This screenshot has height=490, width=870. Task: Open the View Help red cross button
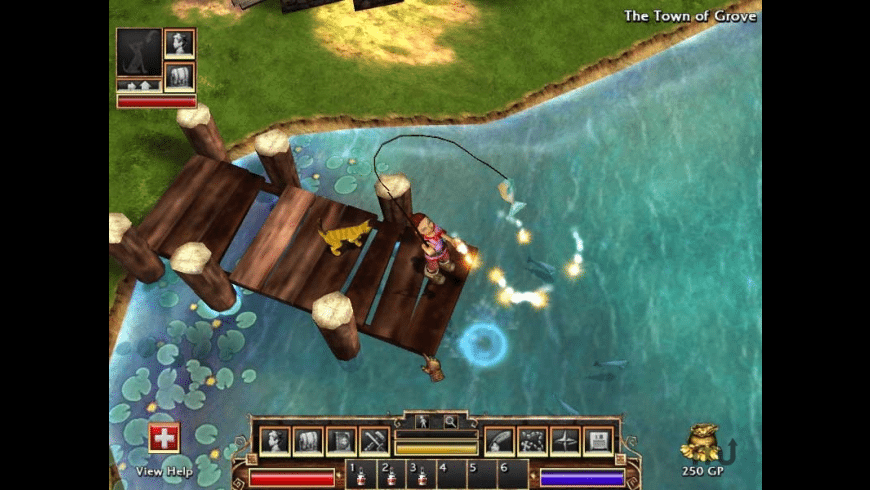click(164, 438)
